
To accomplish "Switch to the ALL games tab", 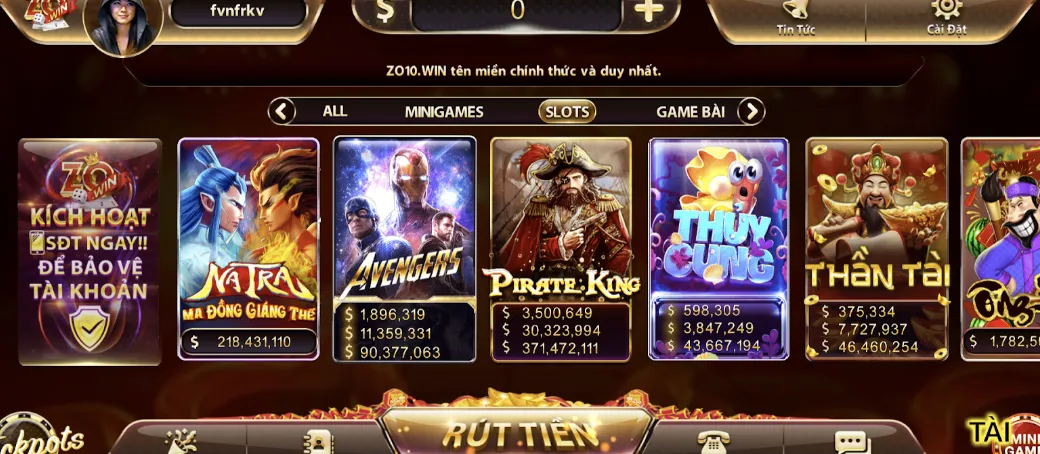I will (335, 111).
